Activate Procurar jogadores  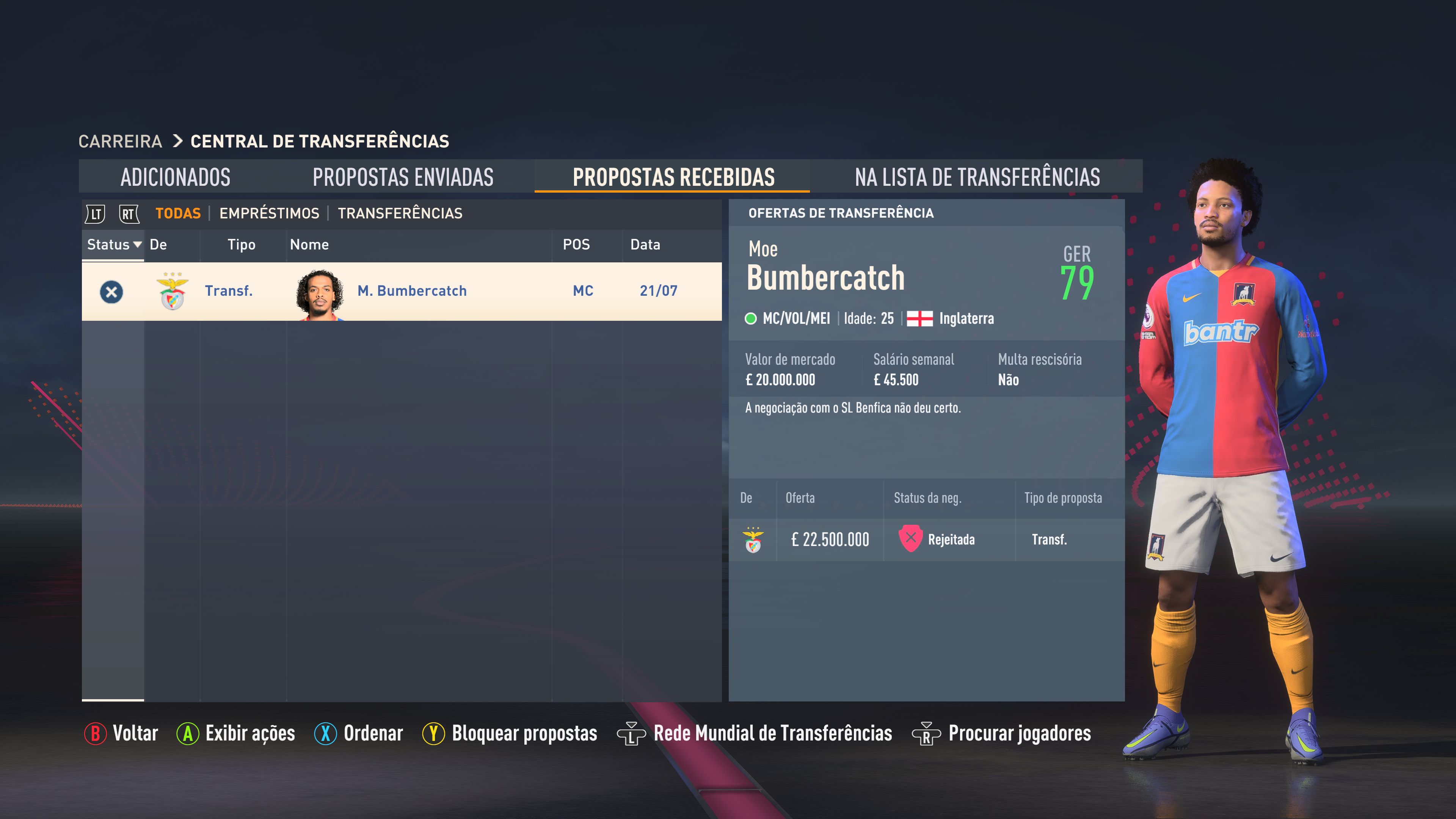[1017, 733]
